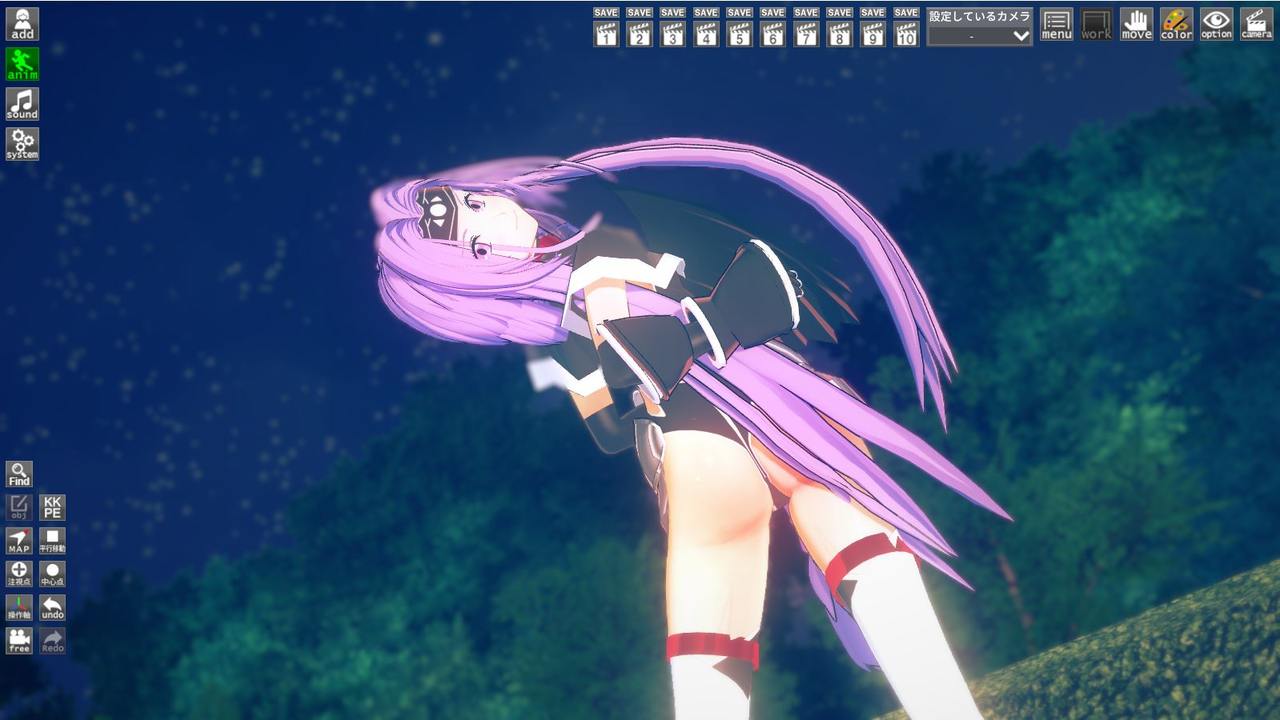Open the sound settings
The width and height of the screenshot is (1280, 720).
(x=22, y=104)
